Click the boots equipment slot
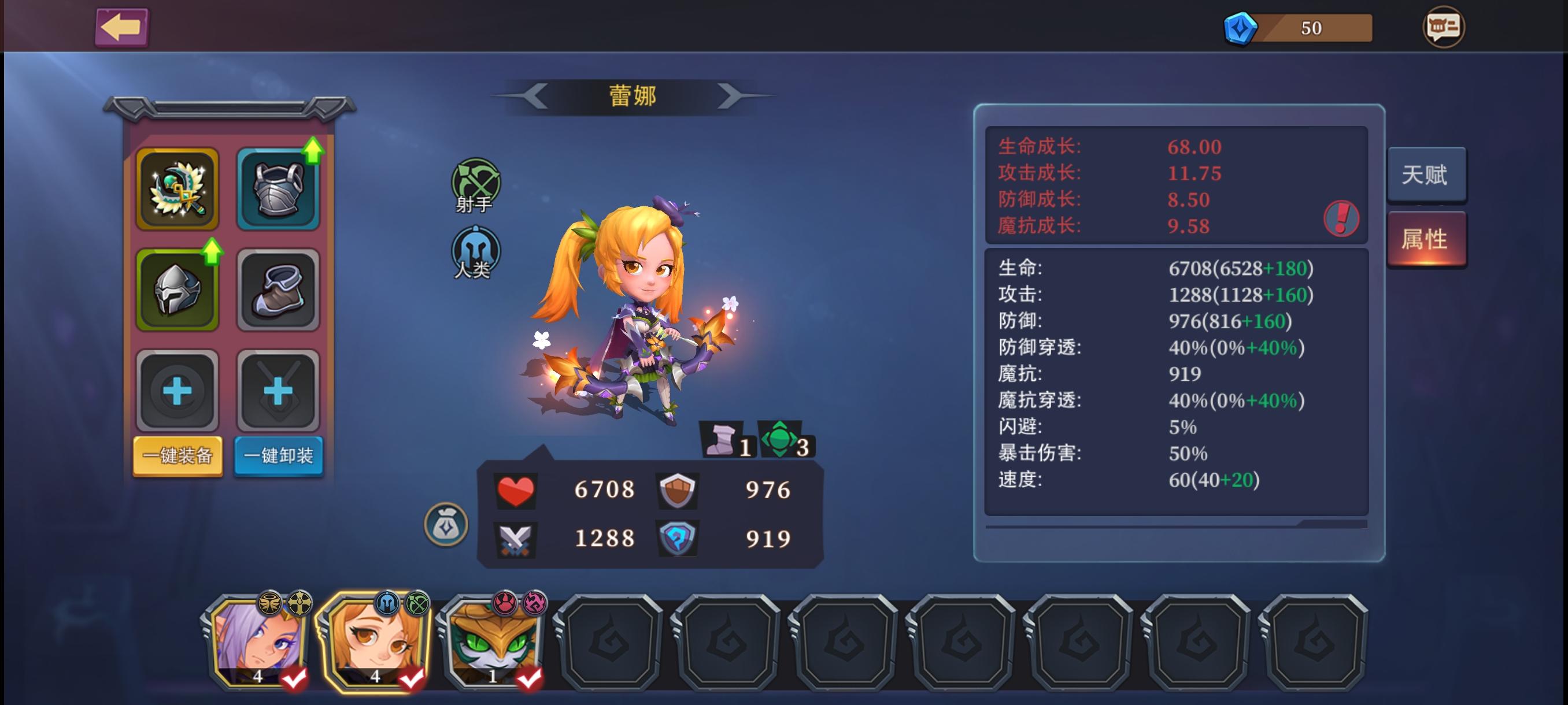 click(x=278, y=290)
